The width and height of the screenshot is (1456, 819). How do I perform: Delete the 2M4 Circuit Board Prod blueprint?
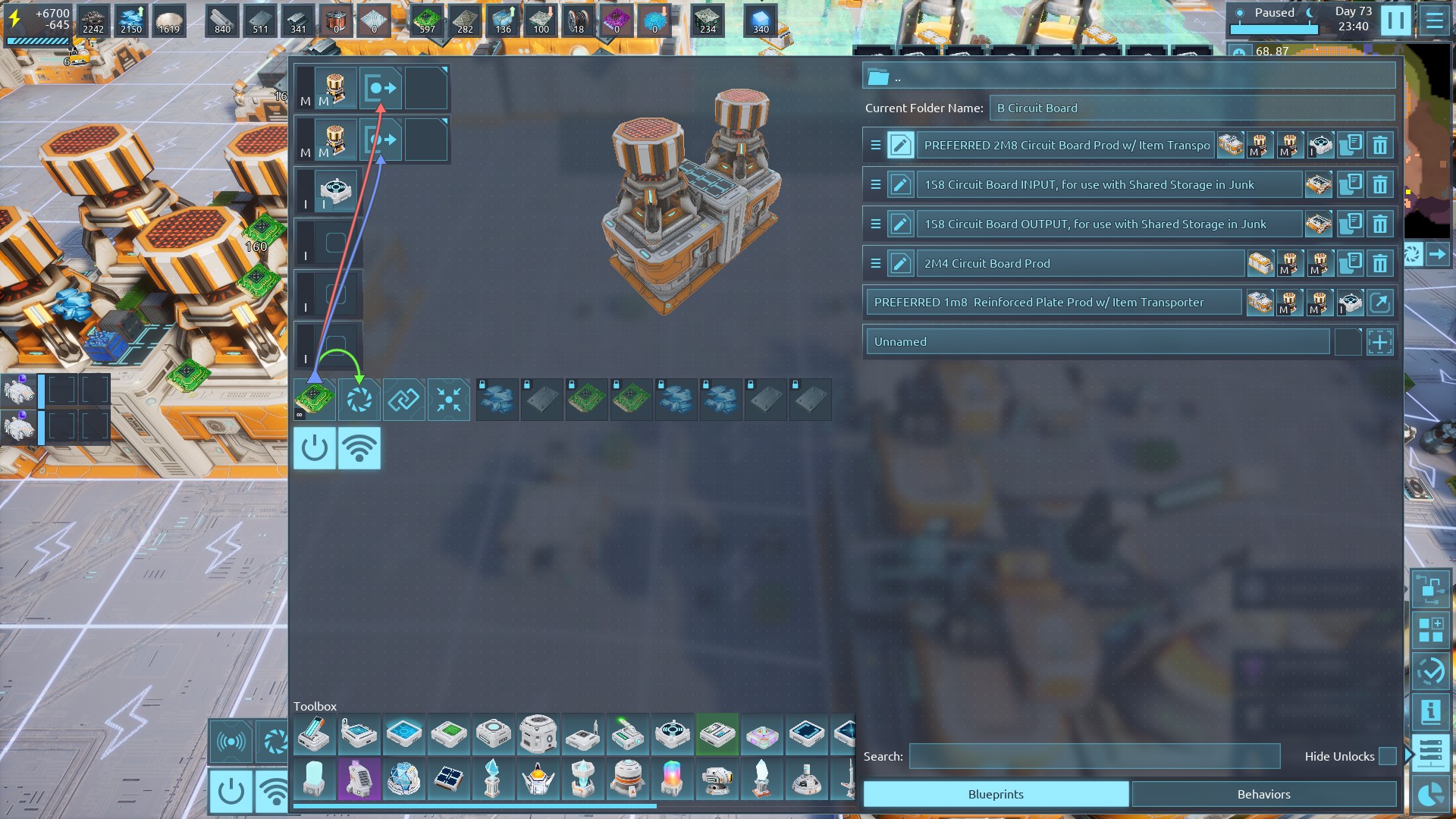click(1380, 263)
